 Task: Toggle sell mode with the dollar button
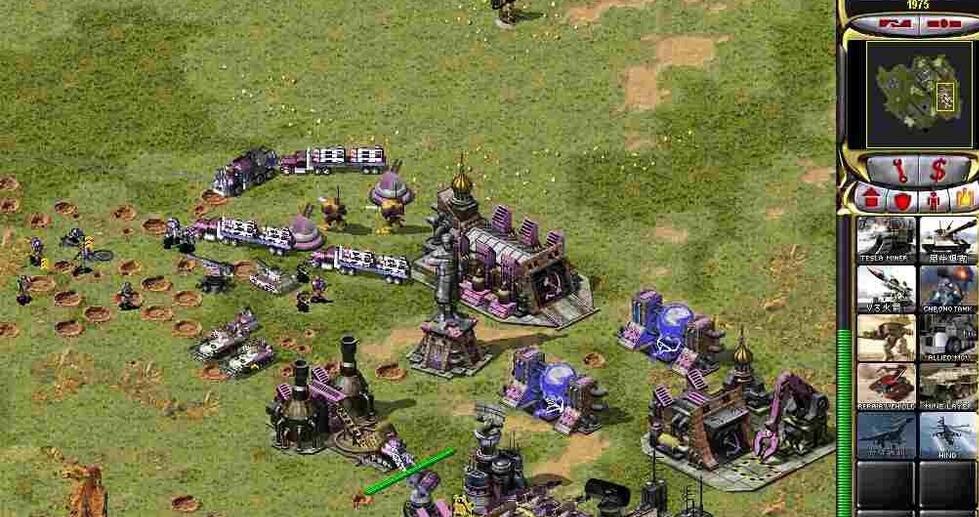pos(937,170)
